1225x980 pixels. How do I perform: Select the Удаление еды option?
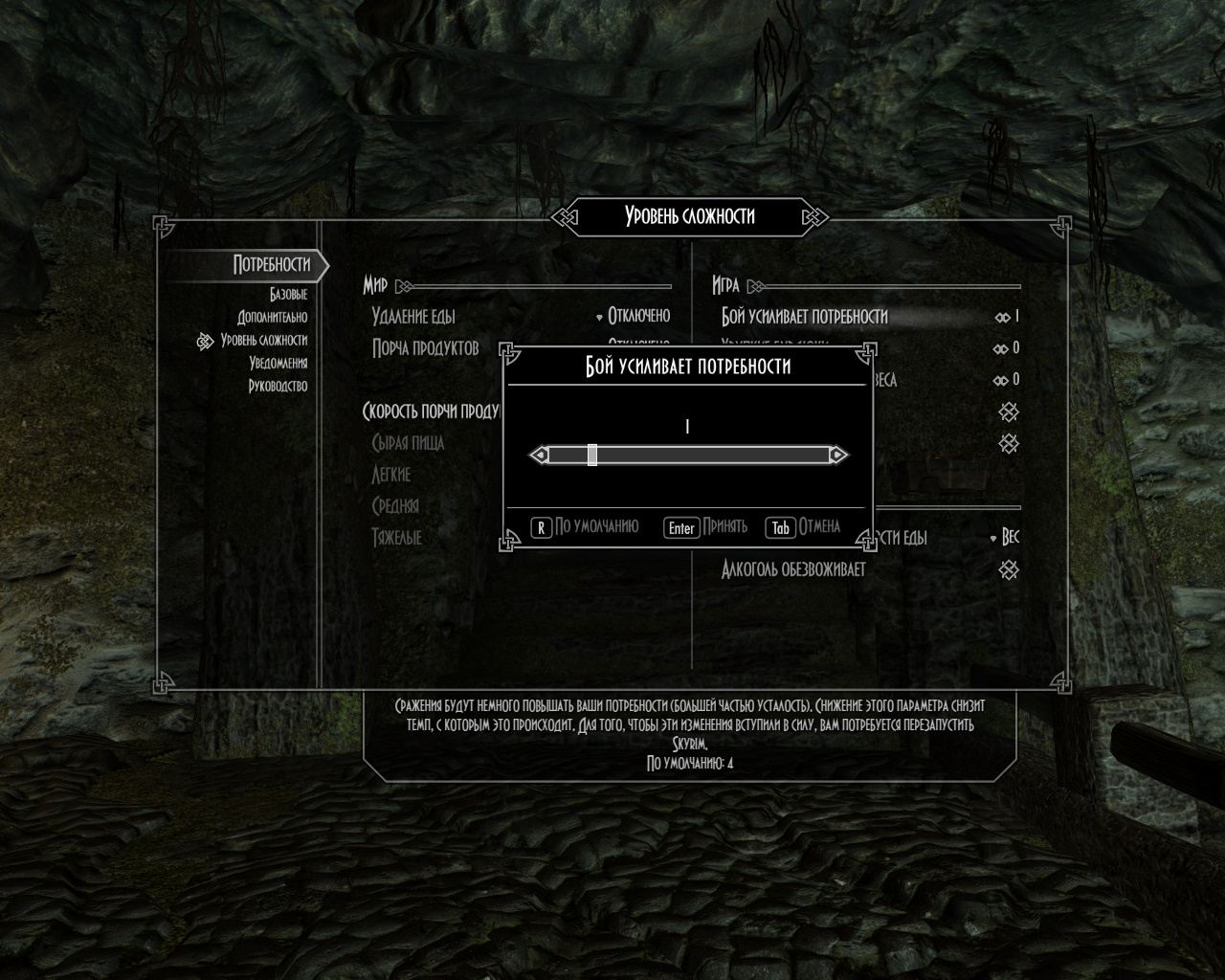[413, 317]
